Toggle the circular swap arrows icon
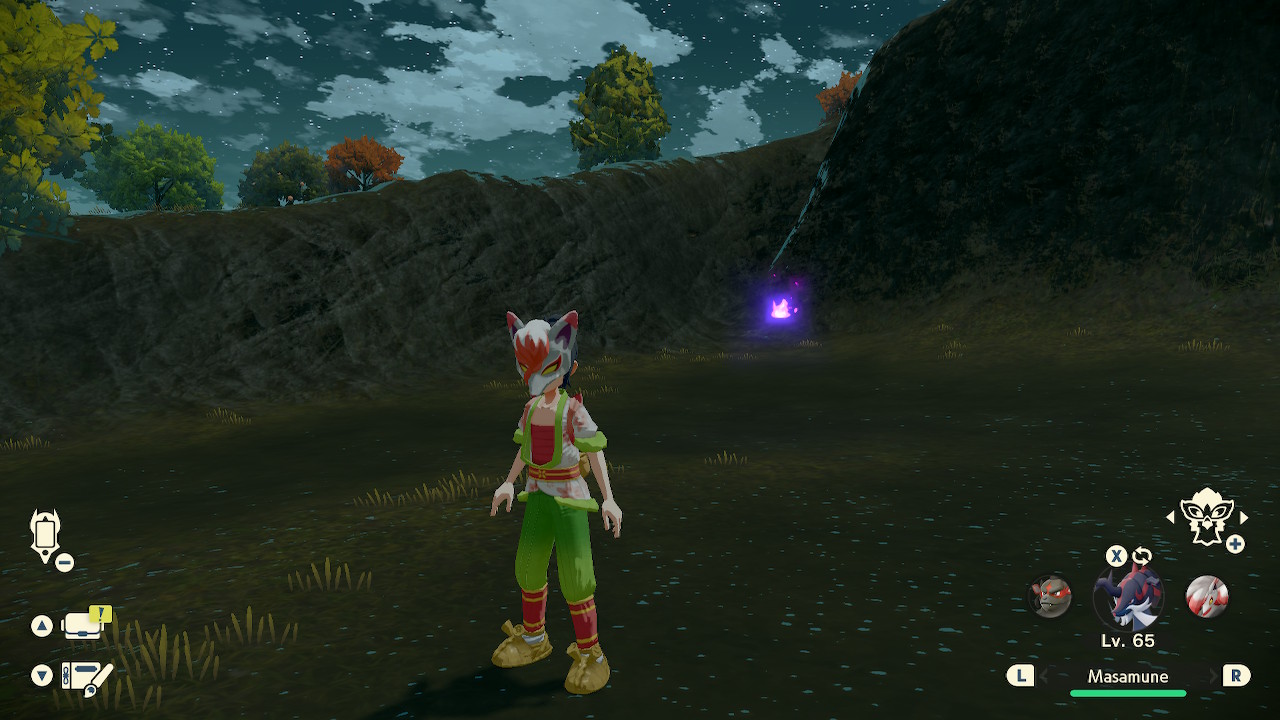The height and width of the screenshot is (720, 1280). click(x=1142, y=556)
